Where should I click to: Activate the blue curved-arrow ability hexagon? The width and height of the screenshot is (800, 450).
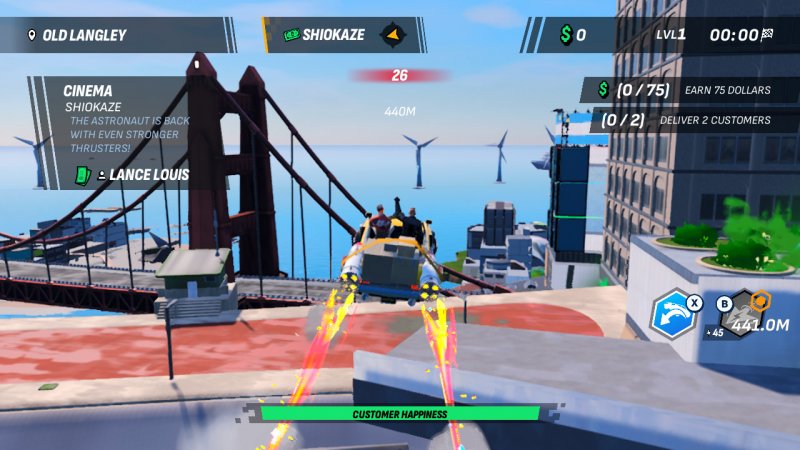coord(673,314)
